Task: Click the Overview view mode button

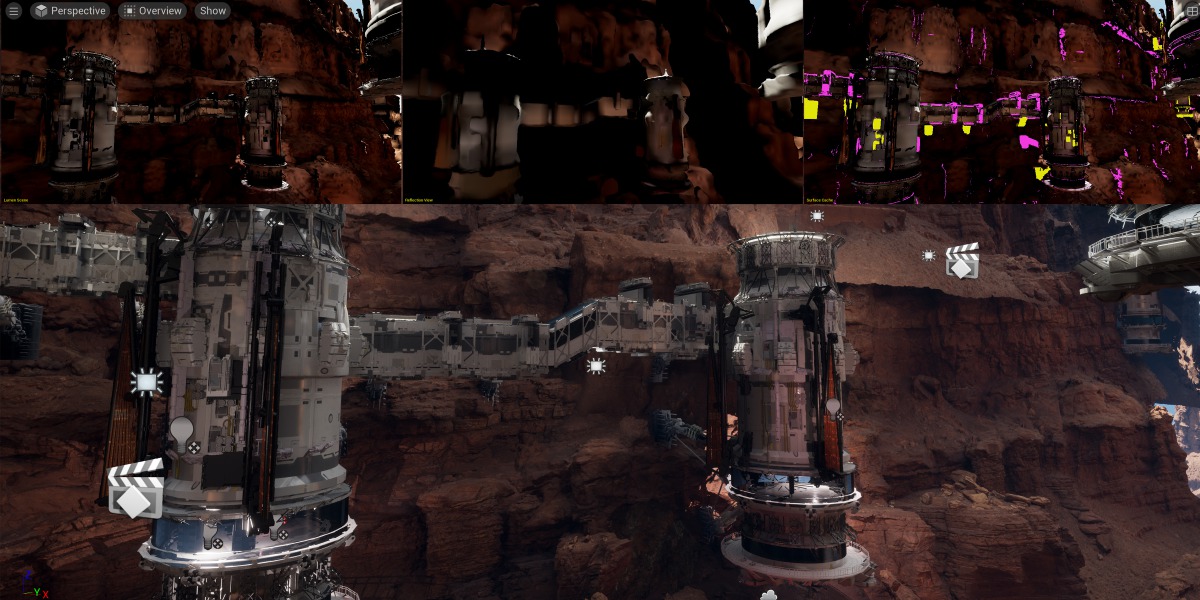Action: (x=153, y=11)
